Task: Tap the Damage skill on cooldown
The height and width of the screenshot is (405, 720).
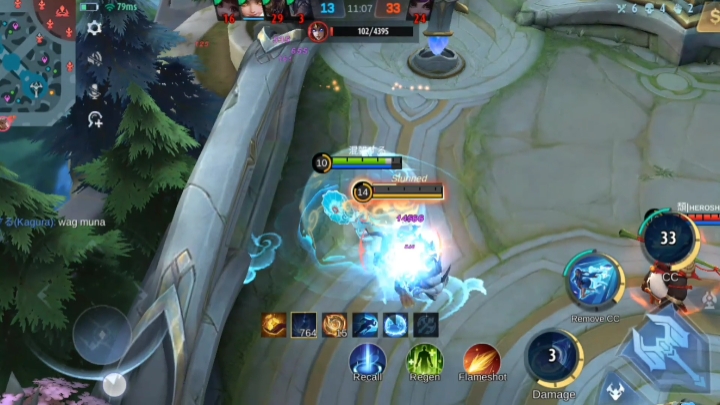Action: [553, 357]
